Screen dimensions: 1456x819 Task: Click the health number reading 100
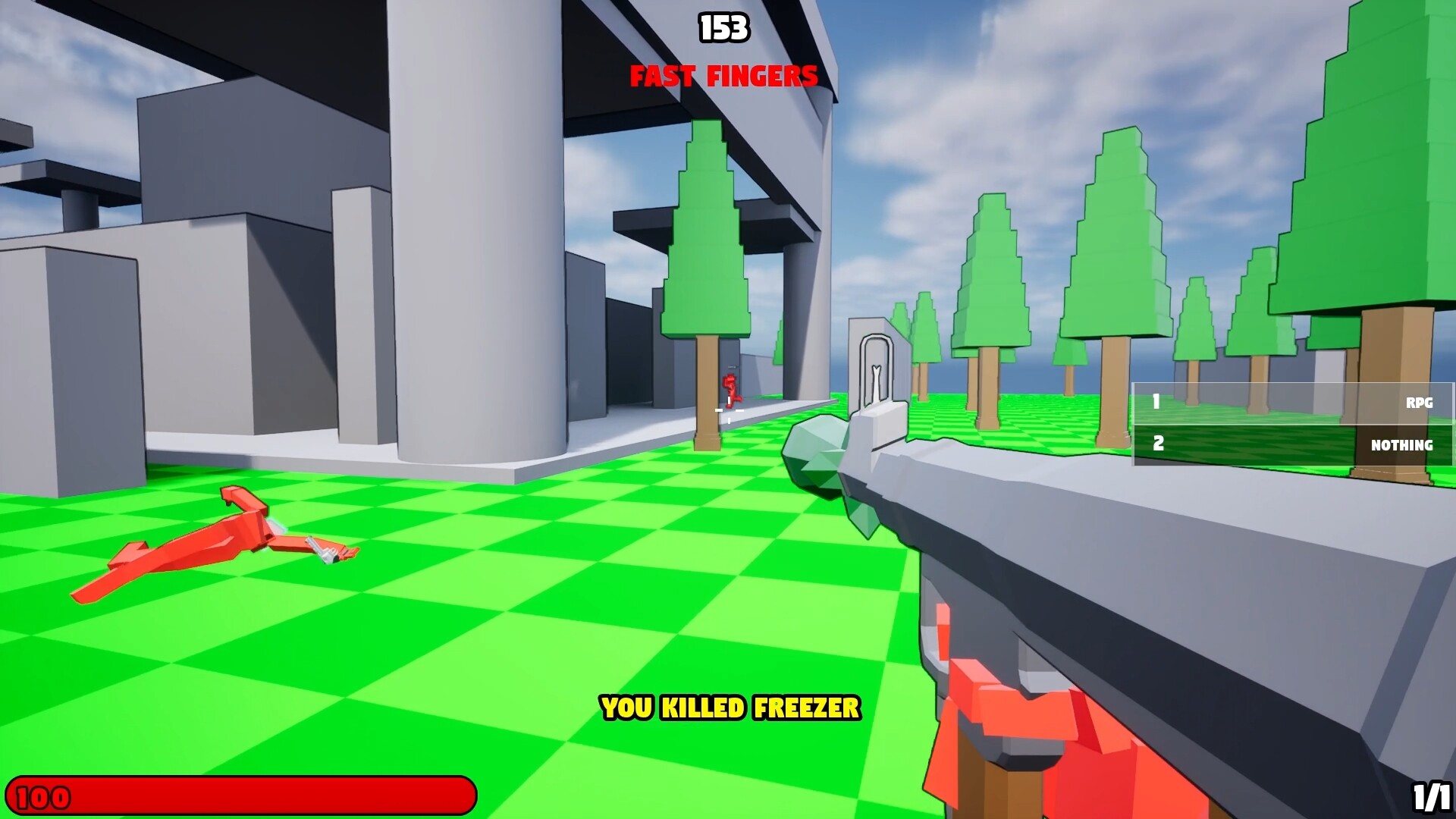42,796
